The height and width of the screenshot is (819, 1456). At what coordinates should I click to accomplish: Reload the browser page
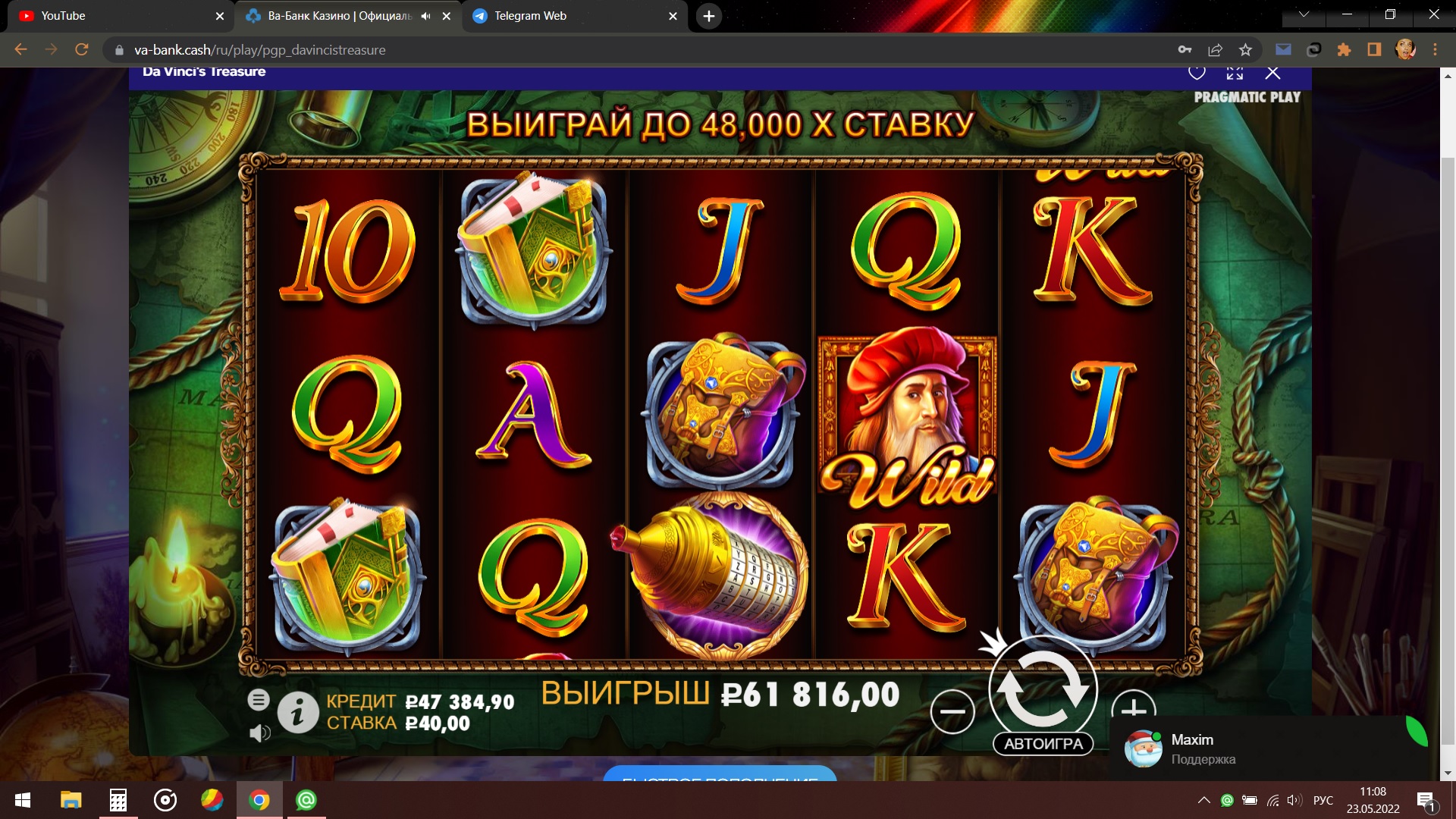tap(82, 50)
